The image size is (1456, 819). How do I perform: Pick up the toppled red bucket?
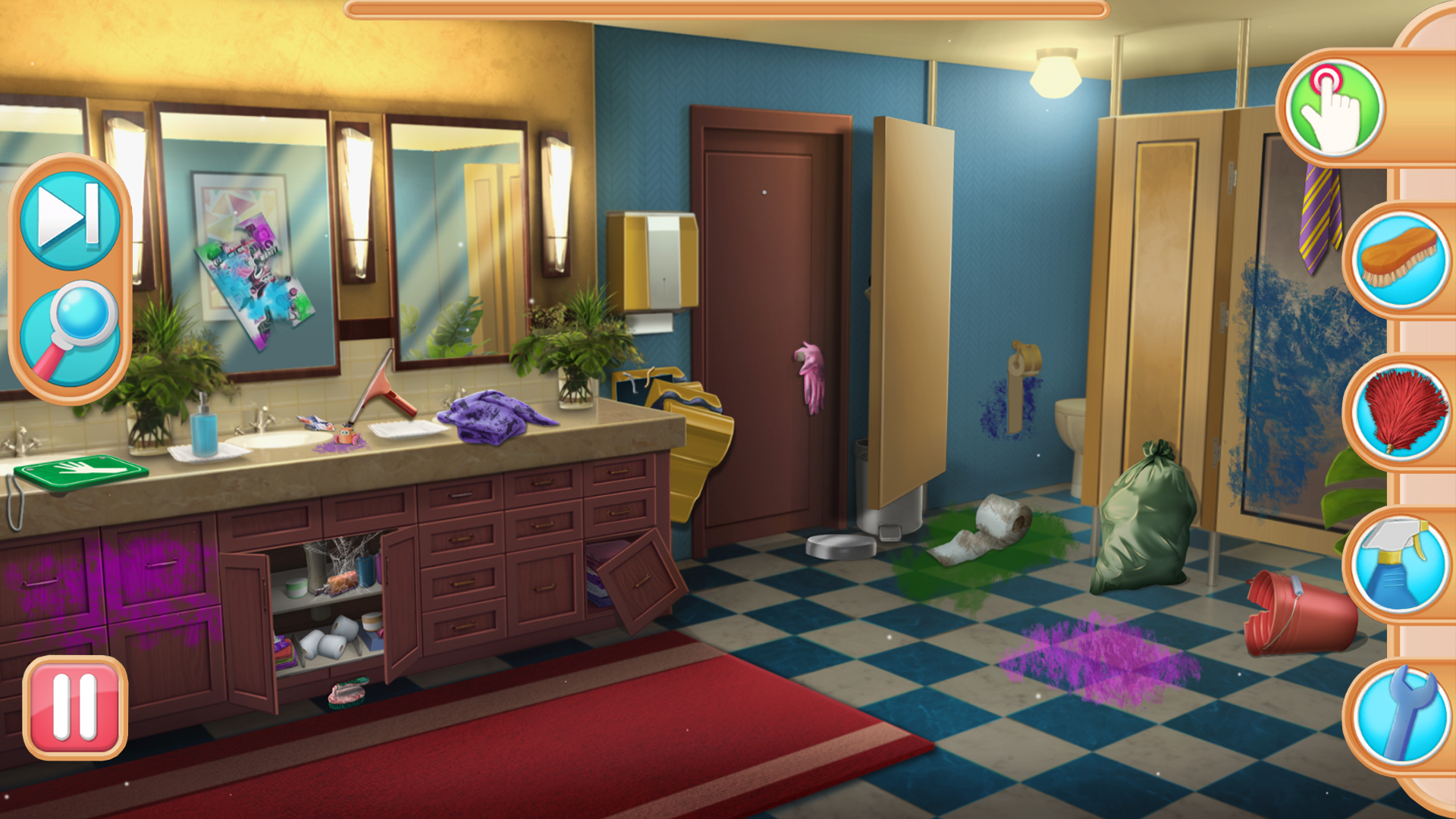(x=1297, y=616)
